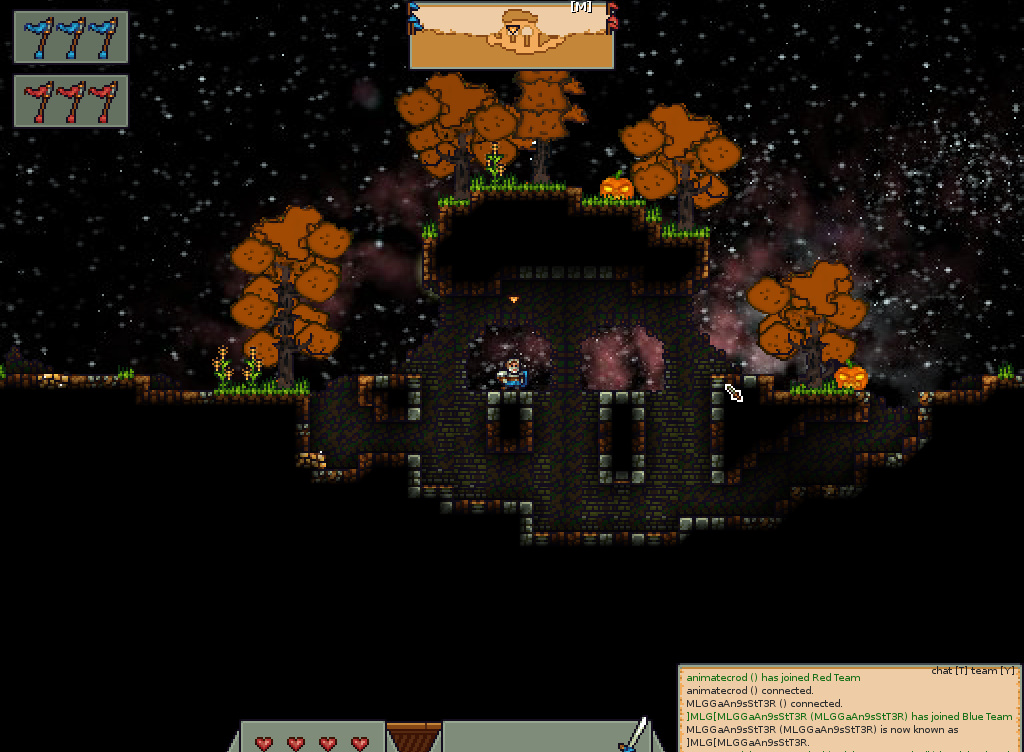The image size is (1024, 752).
Task: Select the basket inventory slot
Action: (x=414, y=738)
